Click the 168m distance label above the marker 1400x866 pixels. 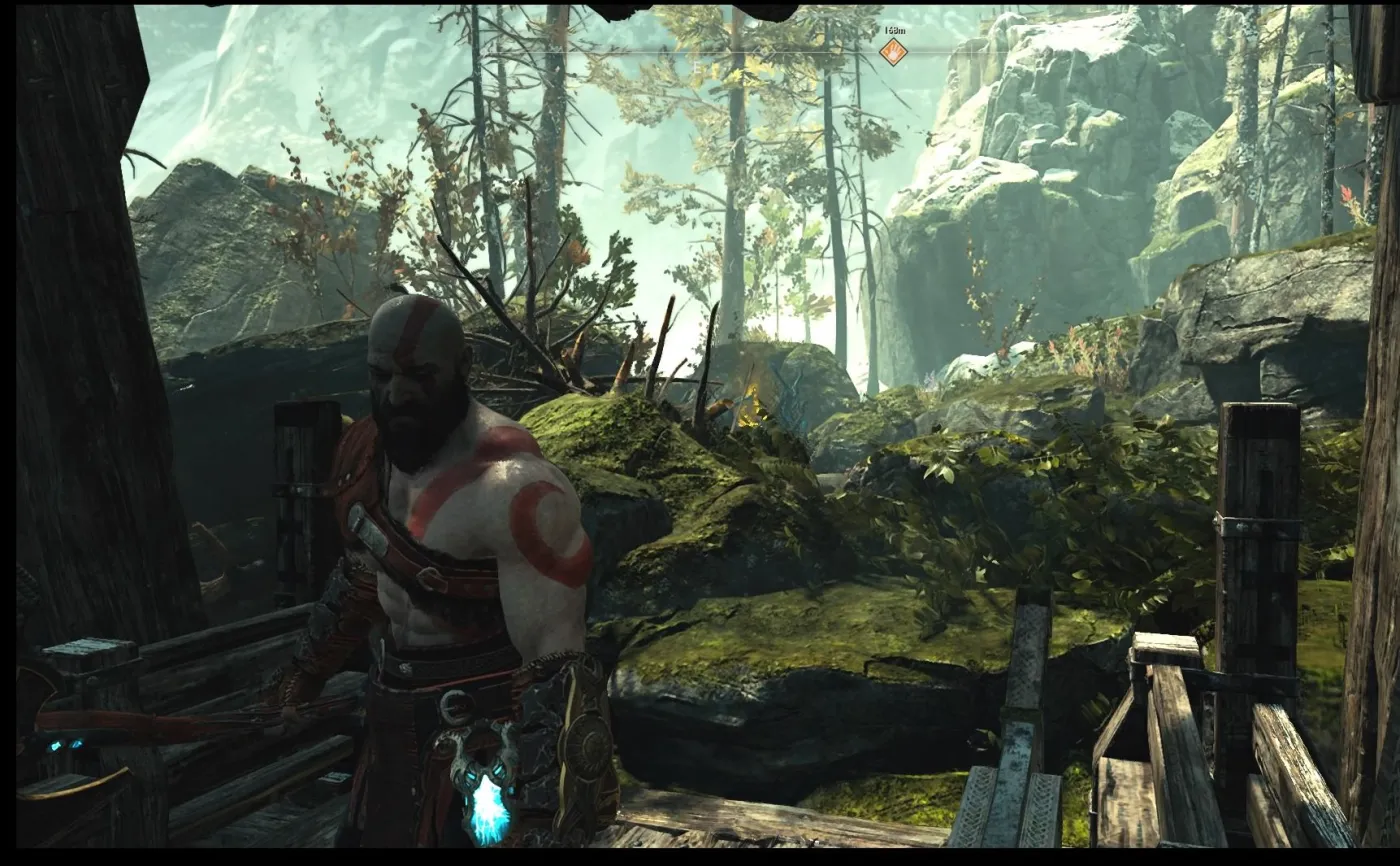(894, 31)
